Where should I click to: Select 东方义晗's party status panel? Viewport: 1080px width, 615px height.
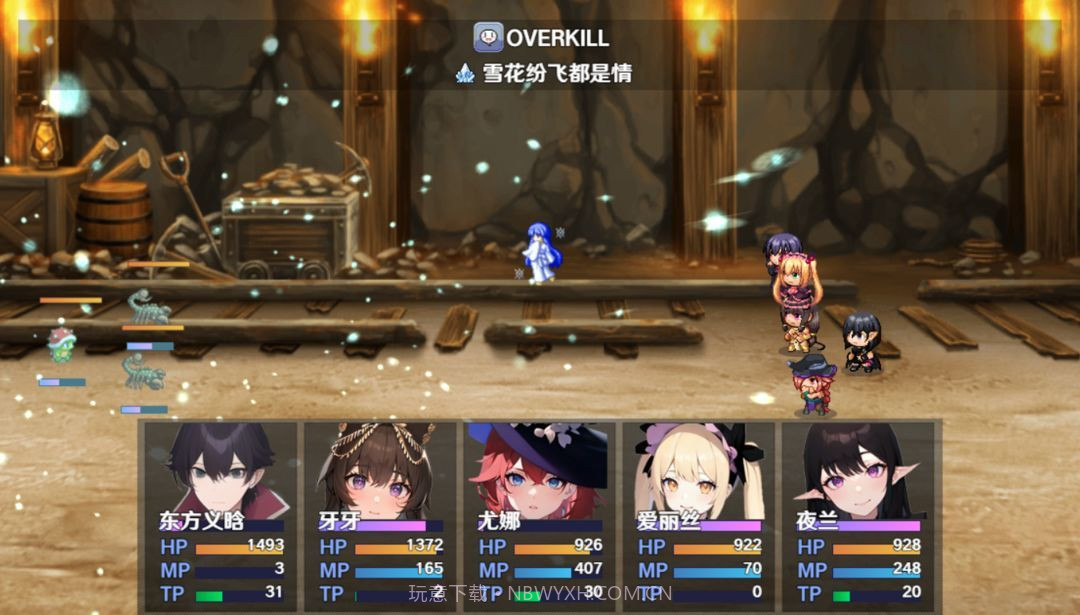221,515
